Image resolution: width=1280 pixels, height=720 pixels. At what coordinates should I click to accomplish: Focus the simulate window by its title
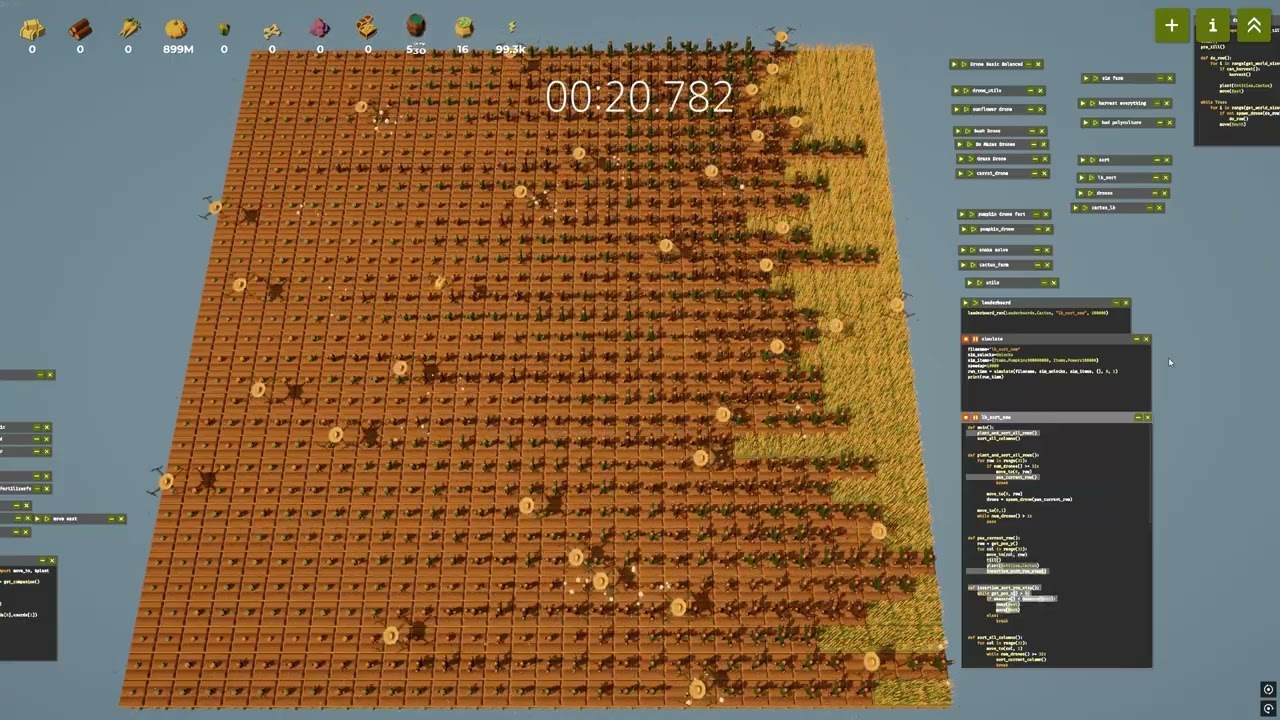(995, 339)
